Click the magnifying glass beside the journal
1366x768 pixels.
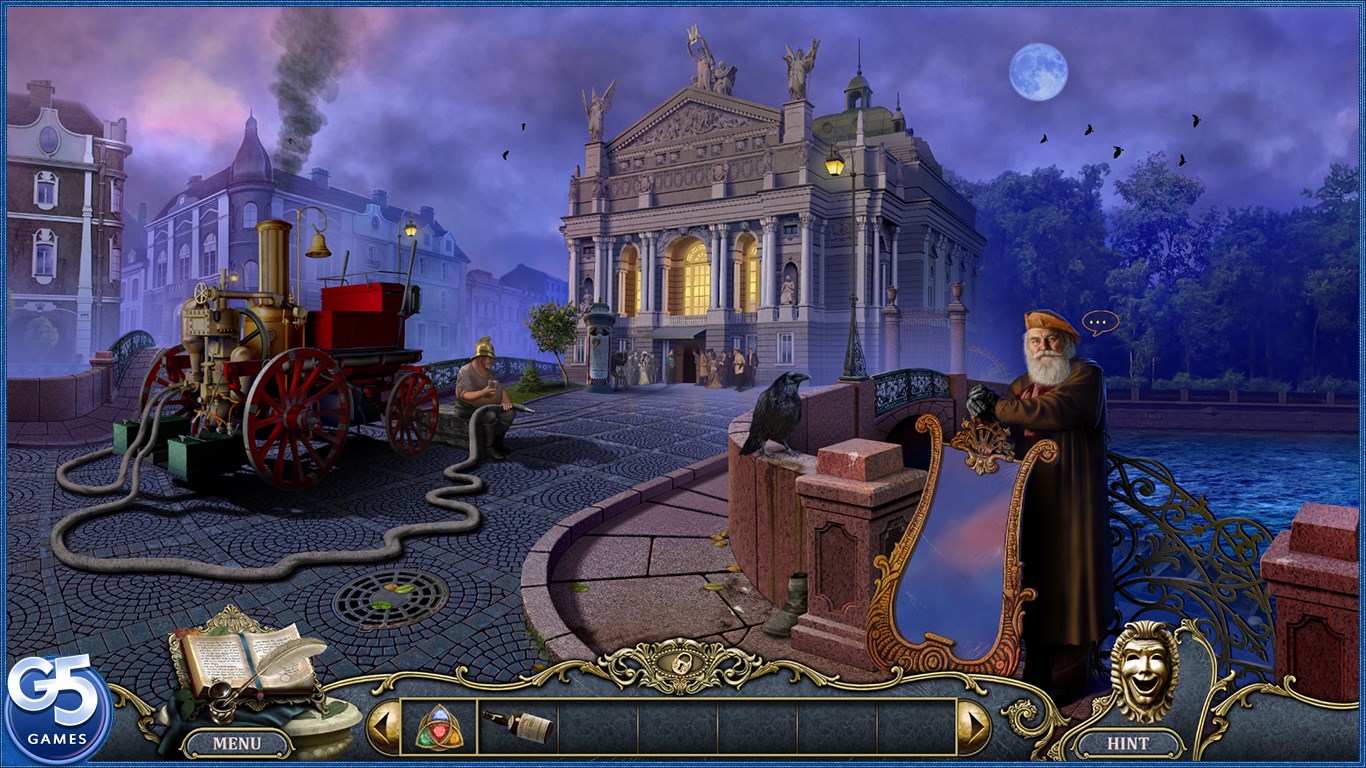[x=221, y=691]
